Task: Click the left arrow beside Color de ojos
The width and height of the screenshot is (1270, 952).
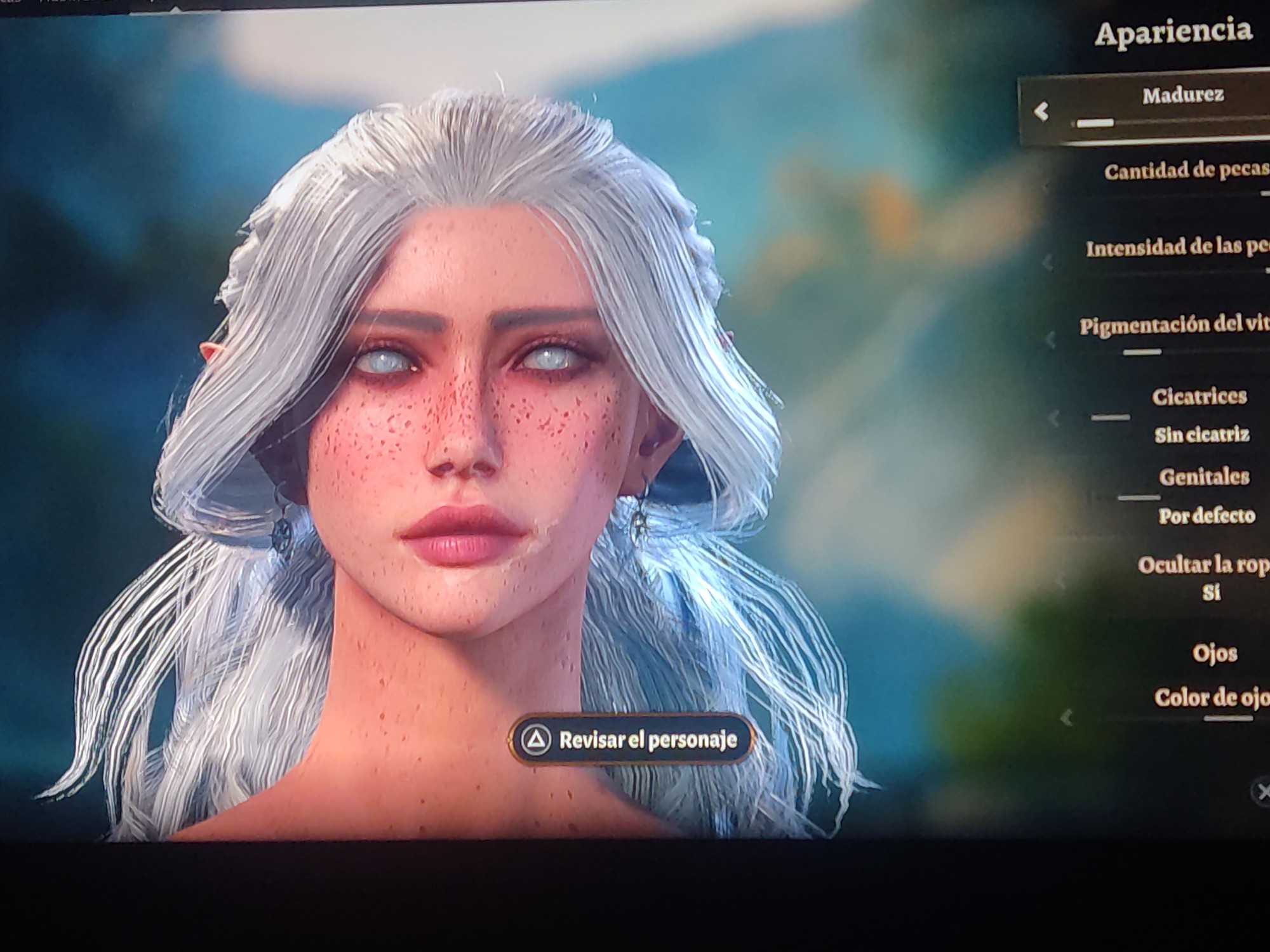Action: 1067,718
